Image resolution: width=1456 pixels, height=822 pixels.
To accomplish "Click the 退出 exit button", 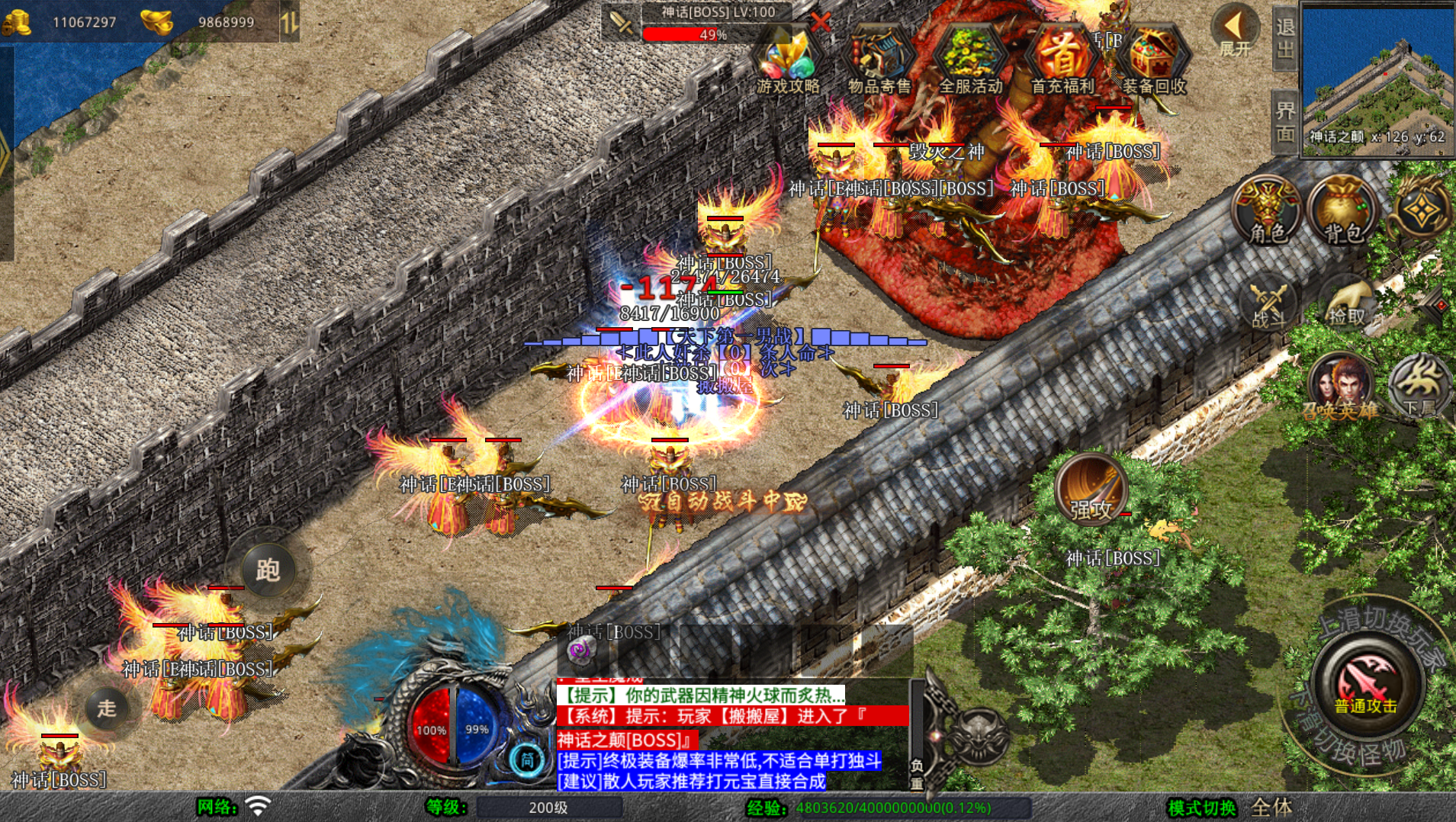I will [x=1285, y=38].
